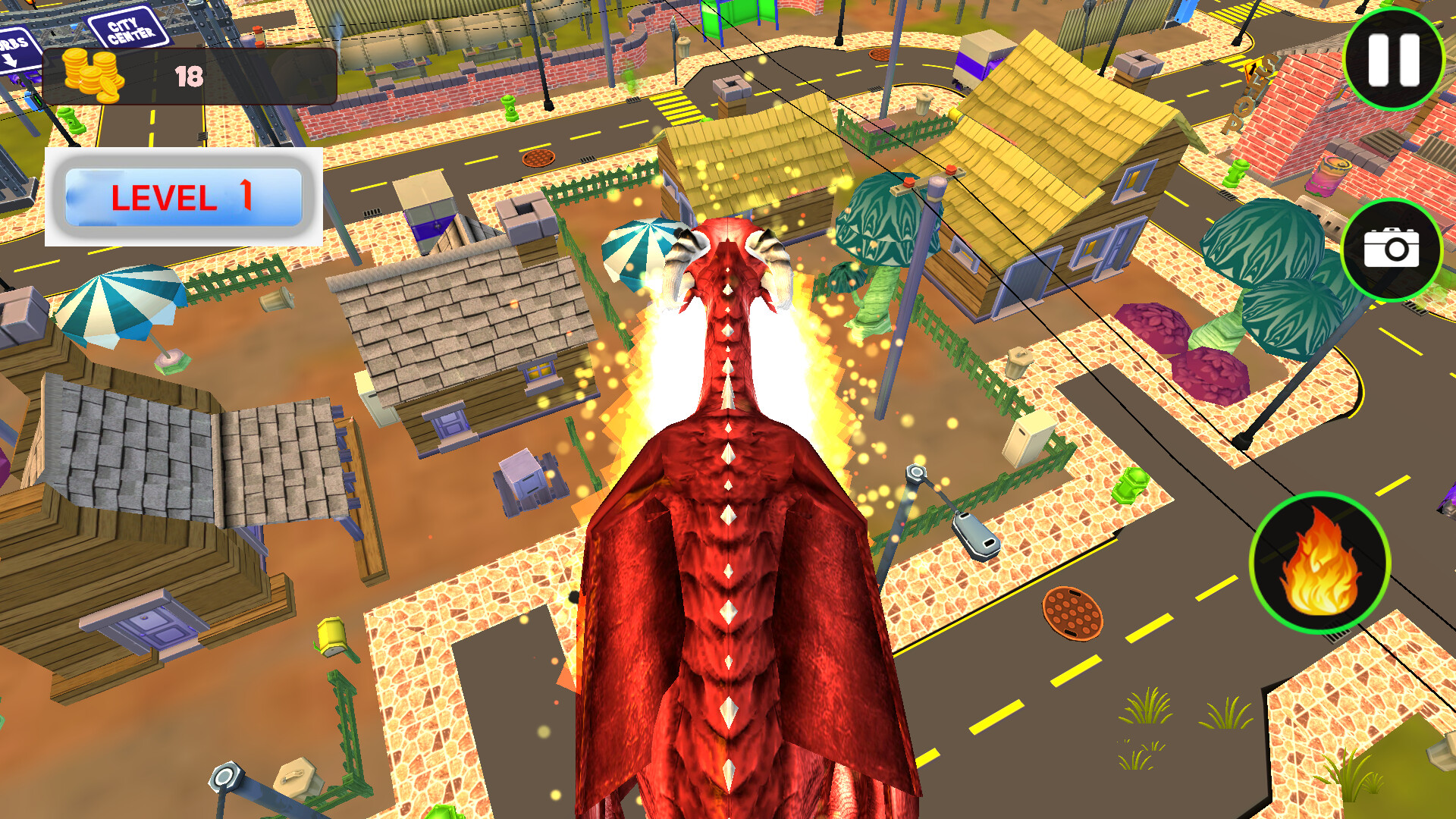The image size is (1456, 819).
Task: Click the CITY CENTER road sign
Action: pyautogui.click(x=127, y=27)
